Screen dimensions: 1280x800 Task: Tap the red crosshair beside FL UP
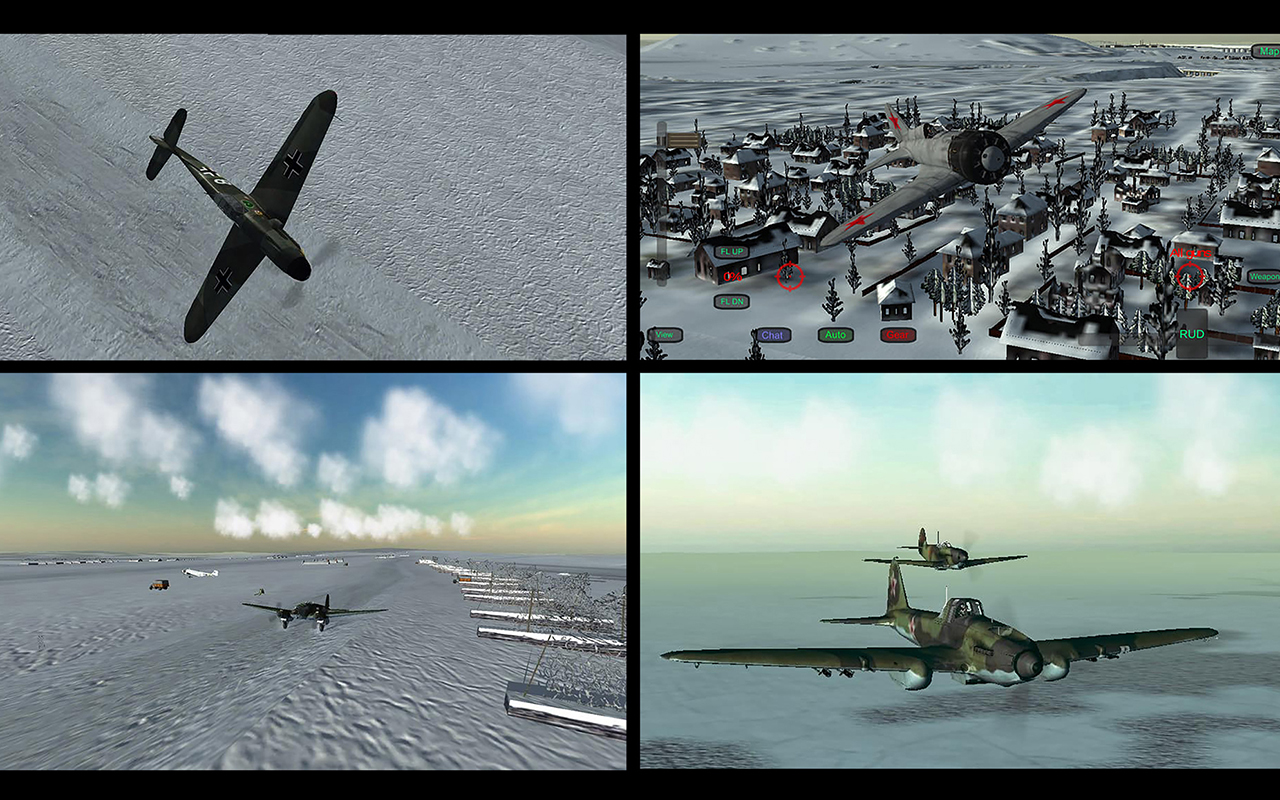coord(790,276)
